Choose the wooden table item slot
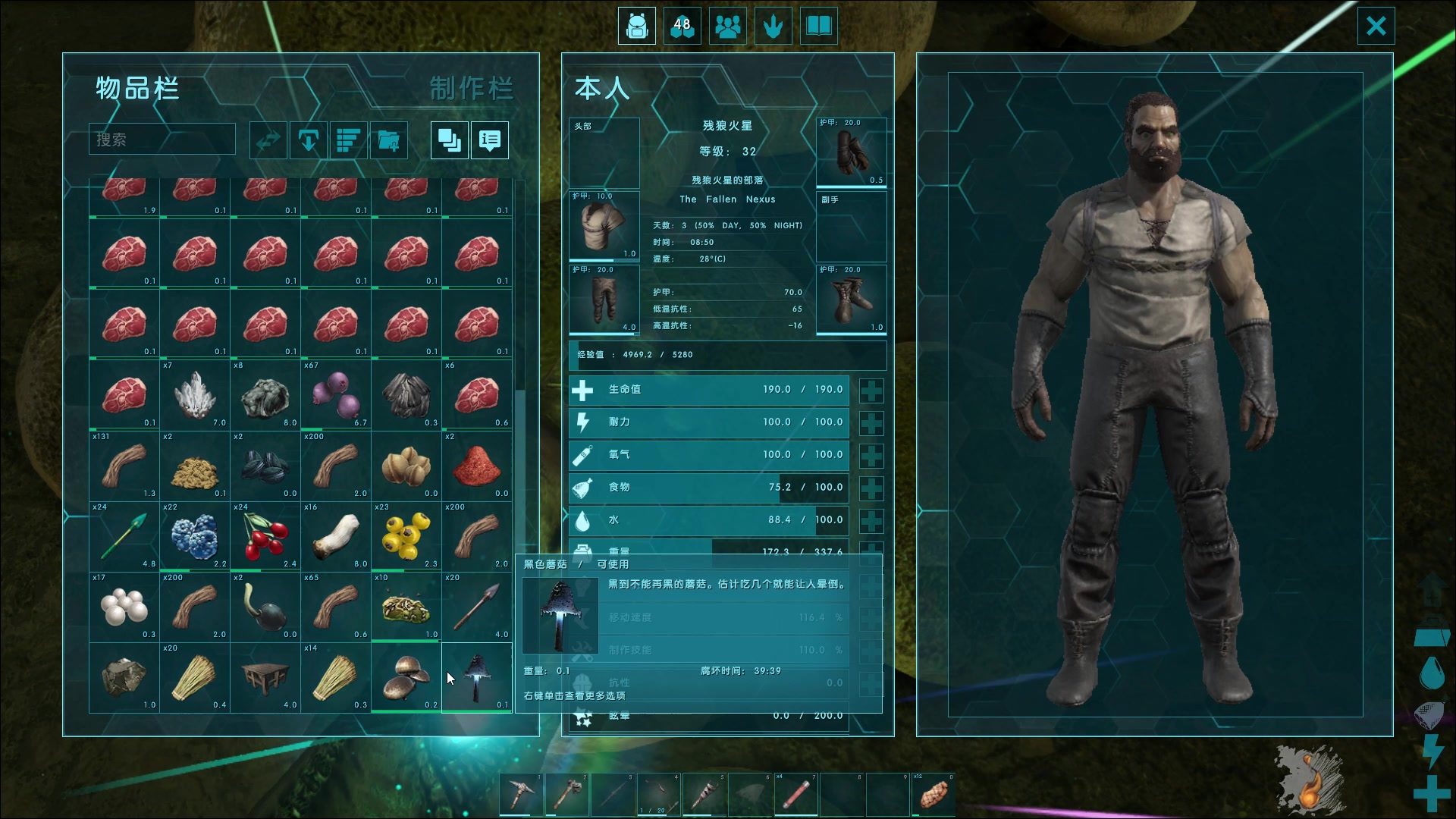 click(x=265, y=677)
